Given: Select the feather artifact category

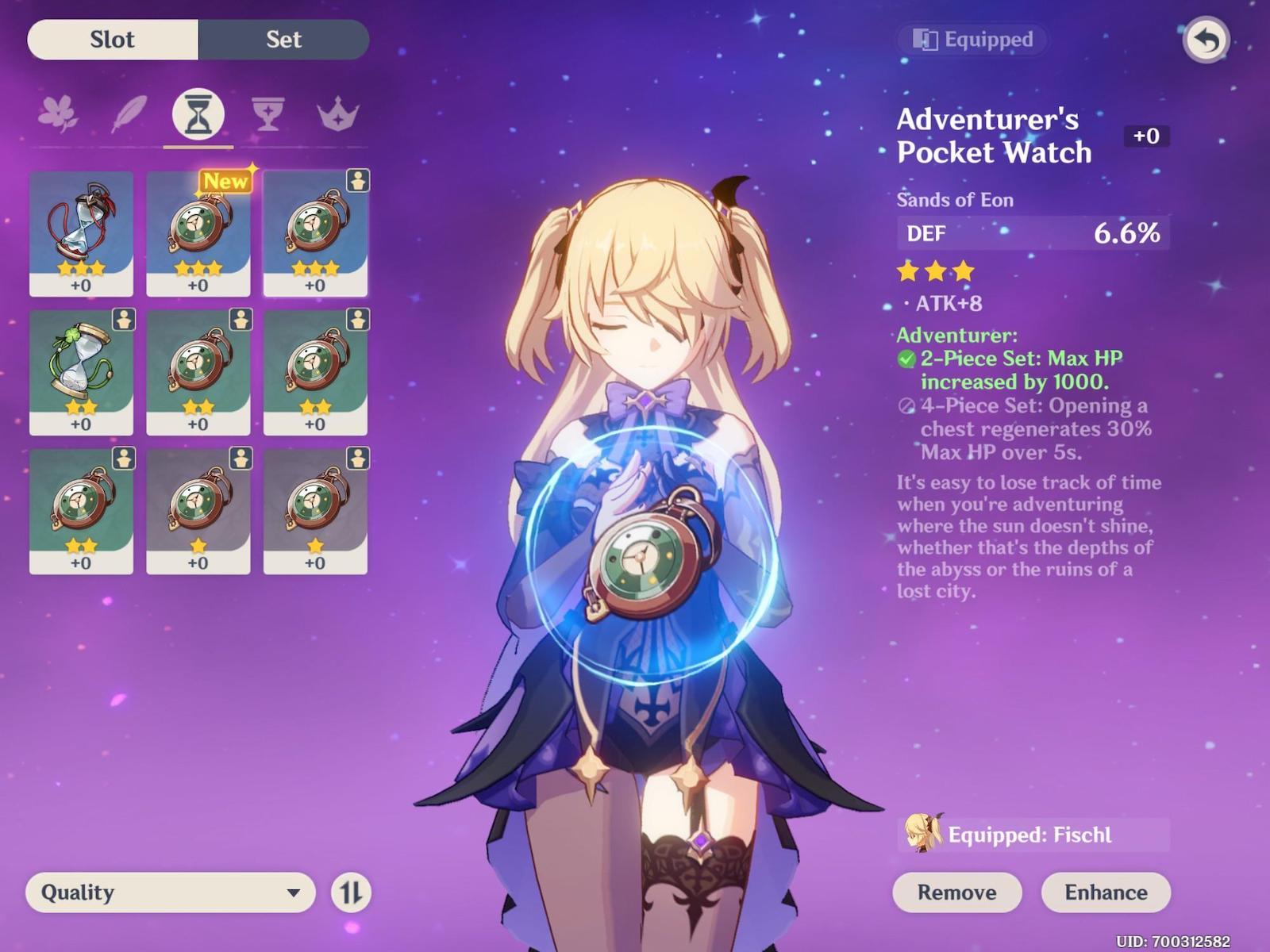Looking at the screenshot, I should [129, 114].
